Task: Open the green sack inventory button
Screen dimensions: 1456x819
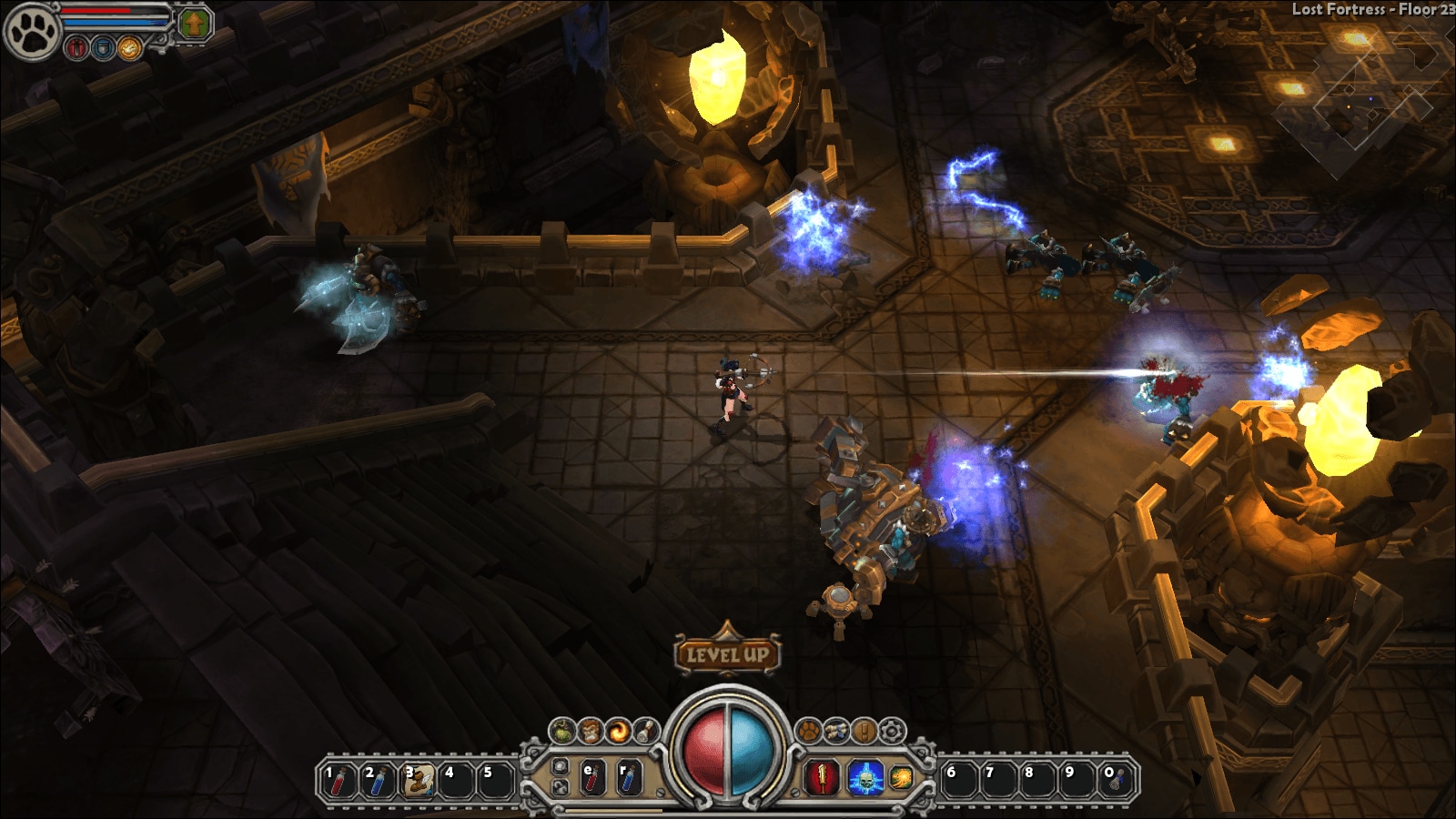Action: (563, 730)
